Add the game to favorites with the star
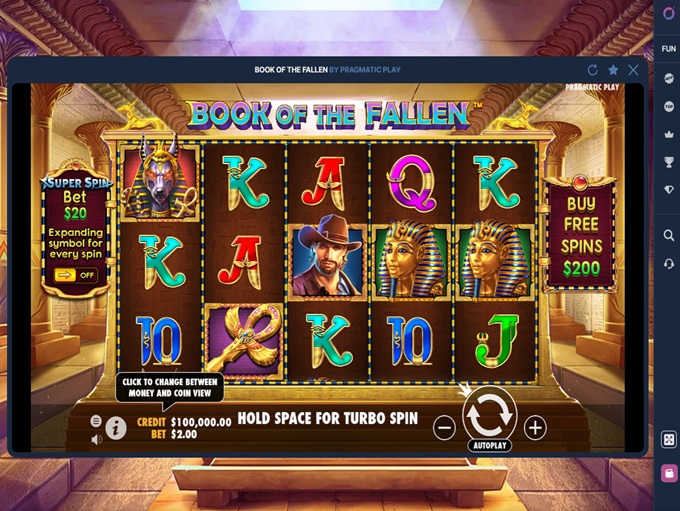 tap(613, 70)
